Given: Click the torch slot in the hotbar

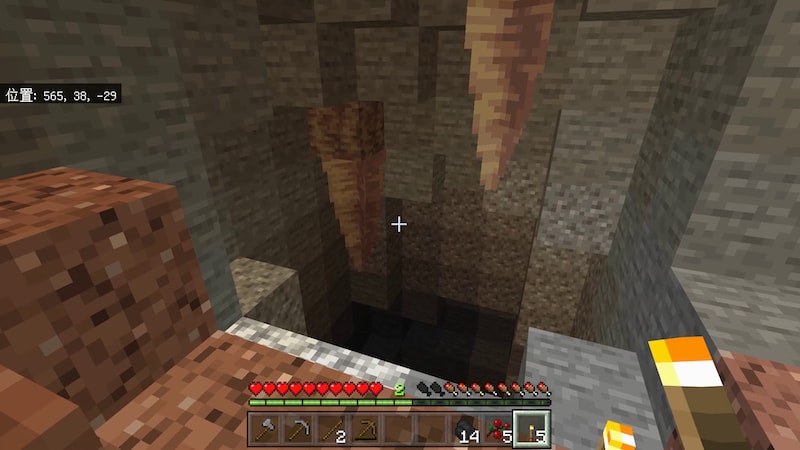Looking at the screenshot, I should point(530,429).
